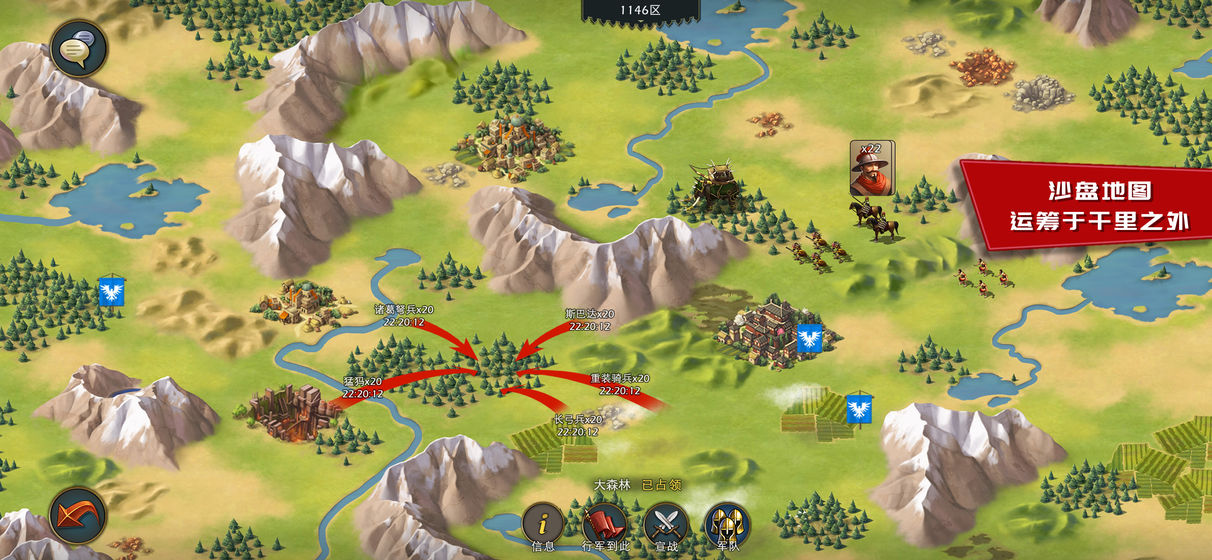This screenshot has height=560, width=1212.
Task: Open the 1146区 server tab
Action: tap(641, 10)
